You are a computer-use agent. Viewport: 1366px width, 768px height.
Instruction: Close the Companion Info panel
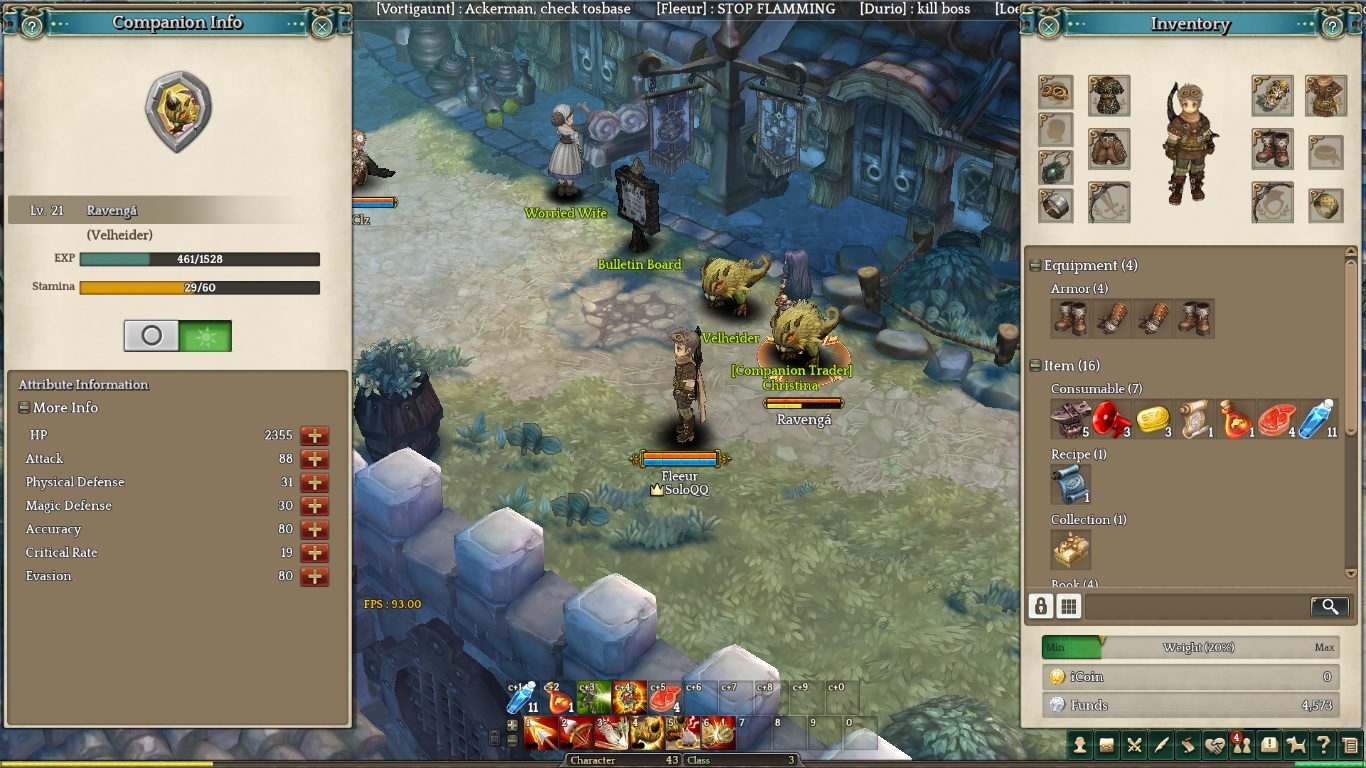[322, 26]
